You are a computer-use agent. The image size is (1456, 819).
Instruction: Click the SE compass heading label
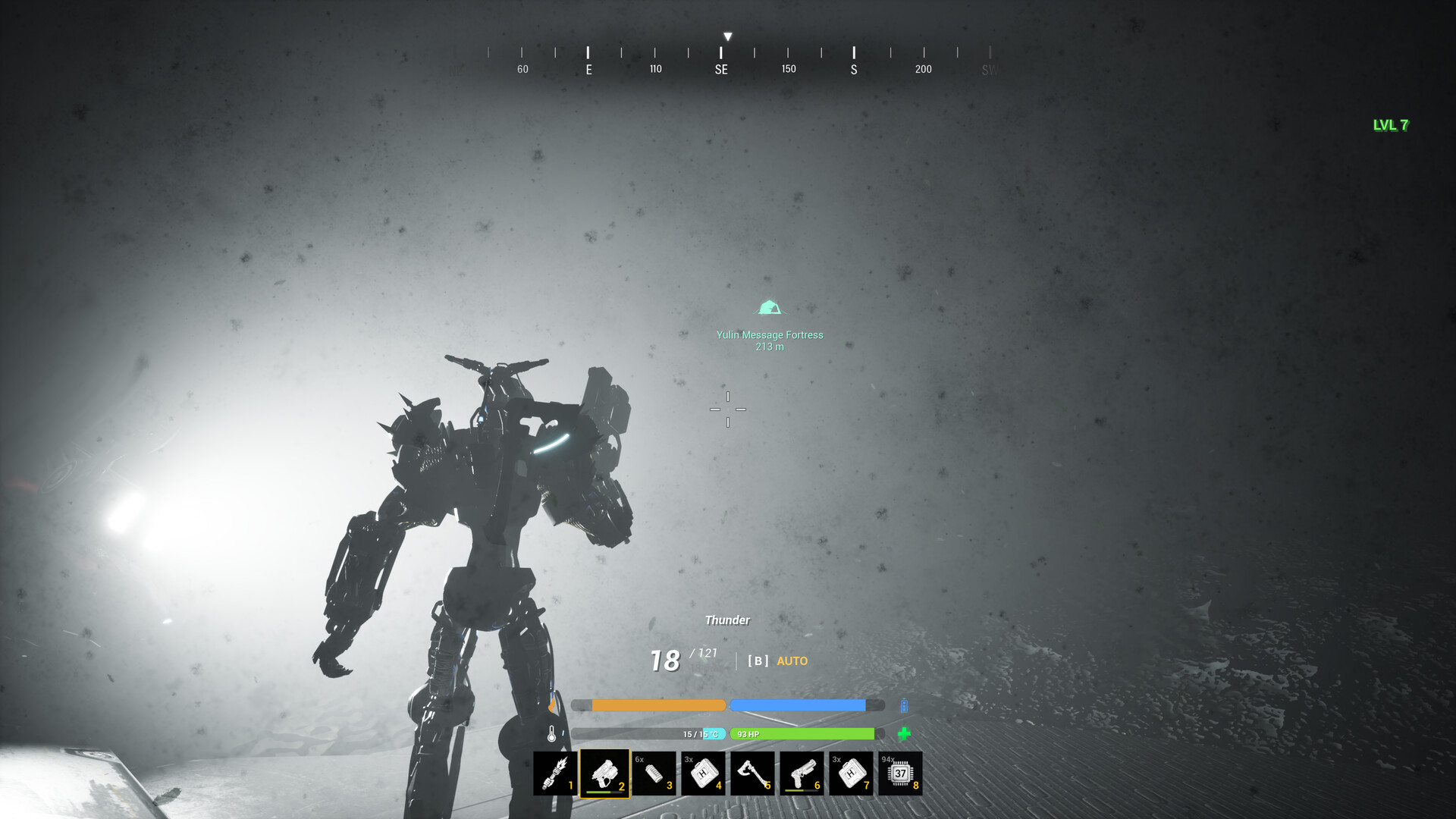coord(721,68)
